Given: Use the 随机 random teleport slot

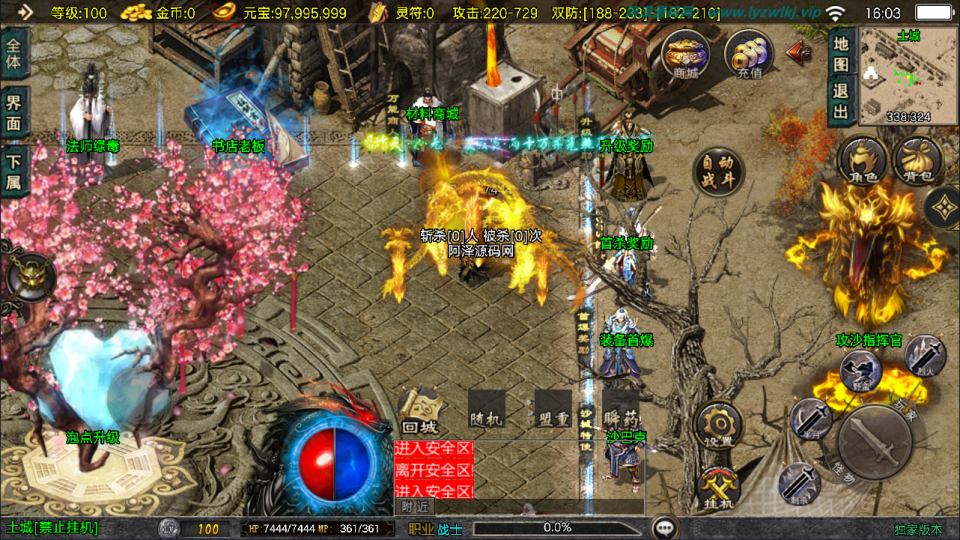Looking at the screenshot, I should (484, 412).
